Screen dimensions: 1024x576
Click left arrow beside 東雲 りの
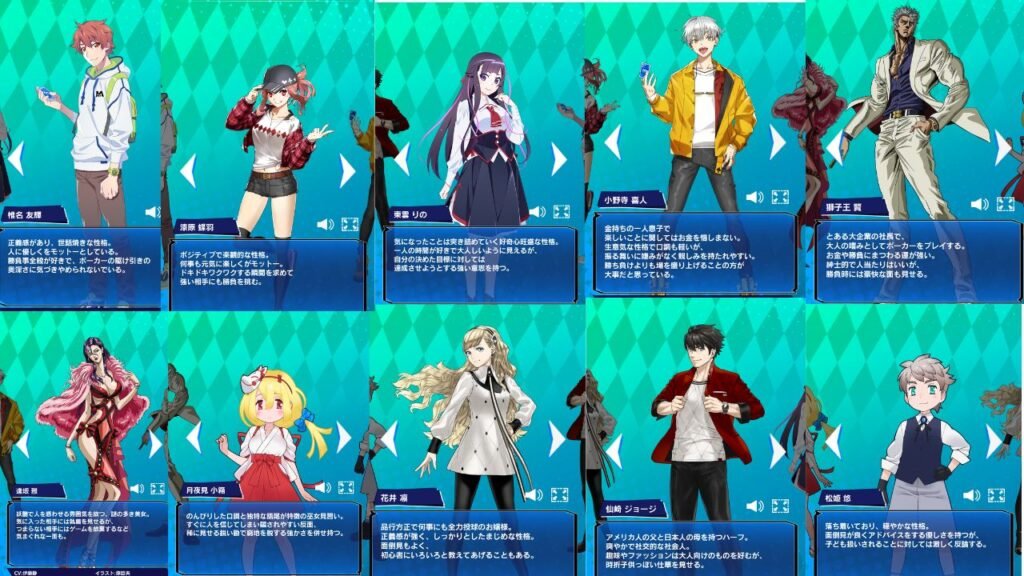pyautogui.click(x=402, y=159)
